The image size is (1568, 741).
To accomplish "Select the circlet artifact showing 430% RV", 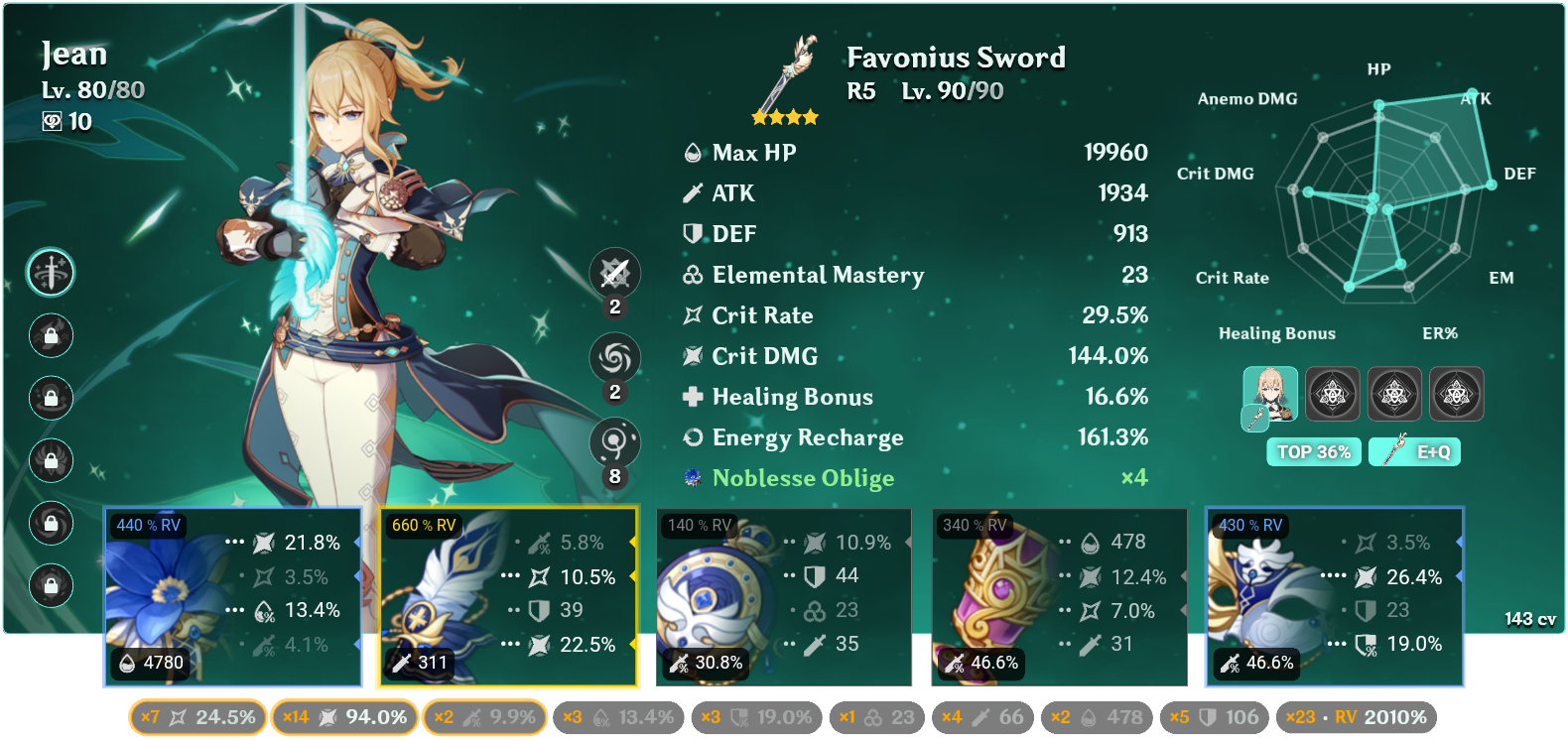I will 1334,596.
